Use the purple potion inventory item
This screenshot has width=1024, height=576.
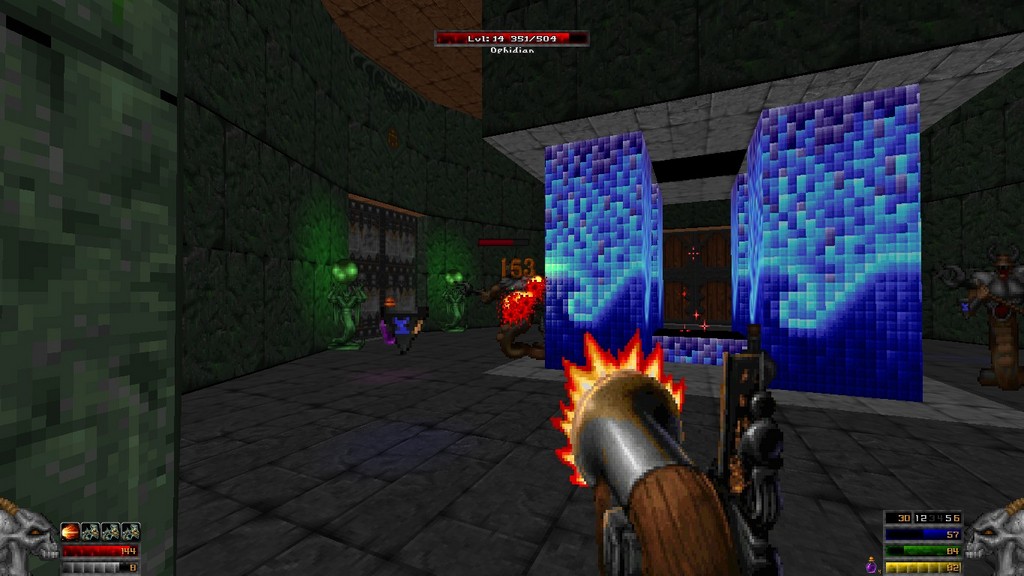tap(872, 566)
